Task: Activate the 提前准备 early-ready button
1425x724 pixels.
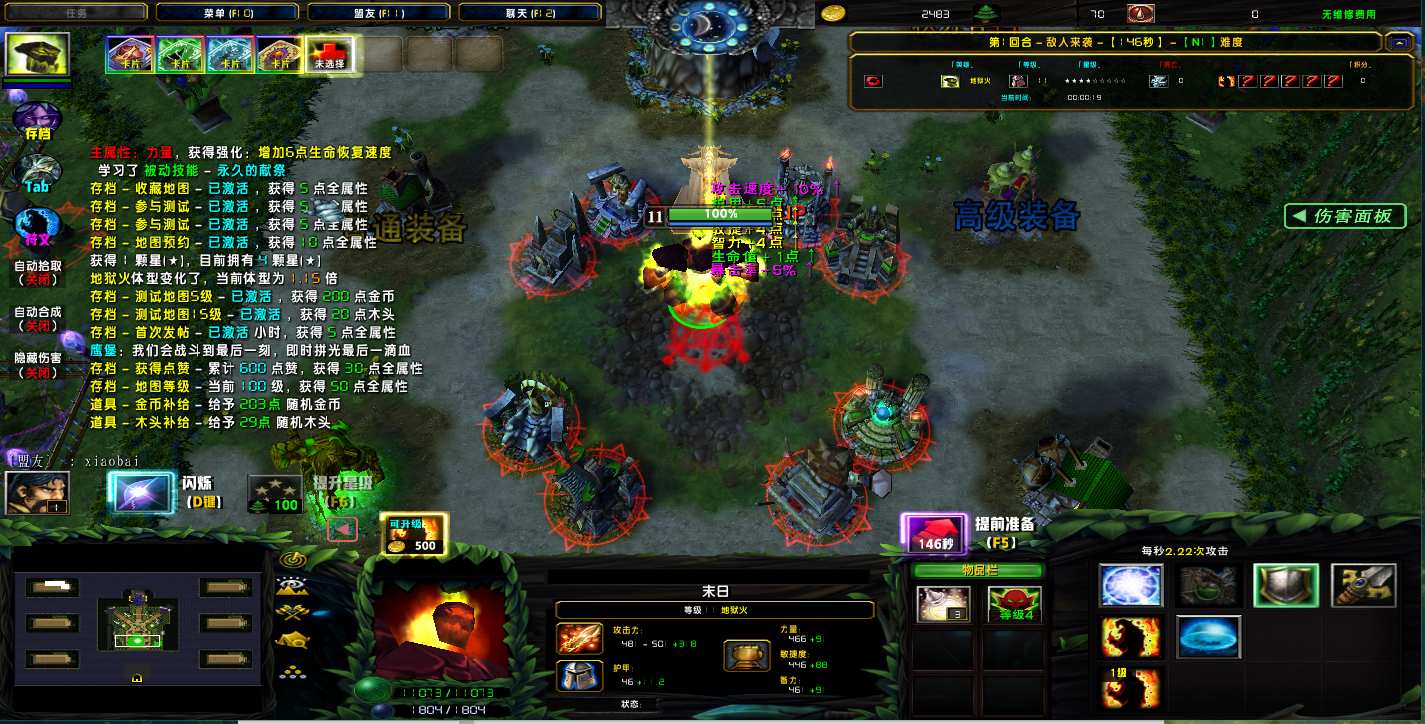Action: [934, 533]
